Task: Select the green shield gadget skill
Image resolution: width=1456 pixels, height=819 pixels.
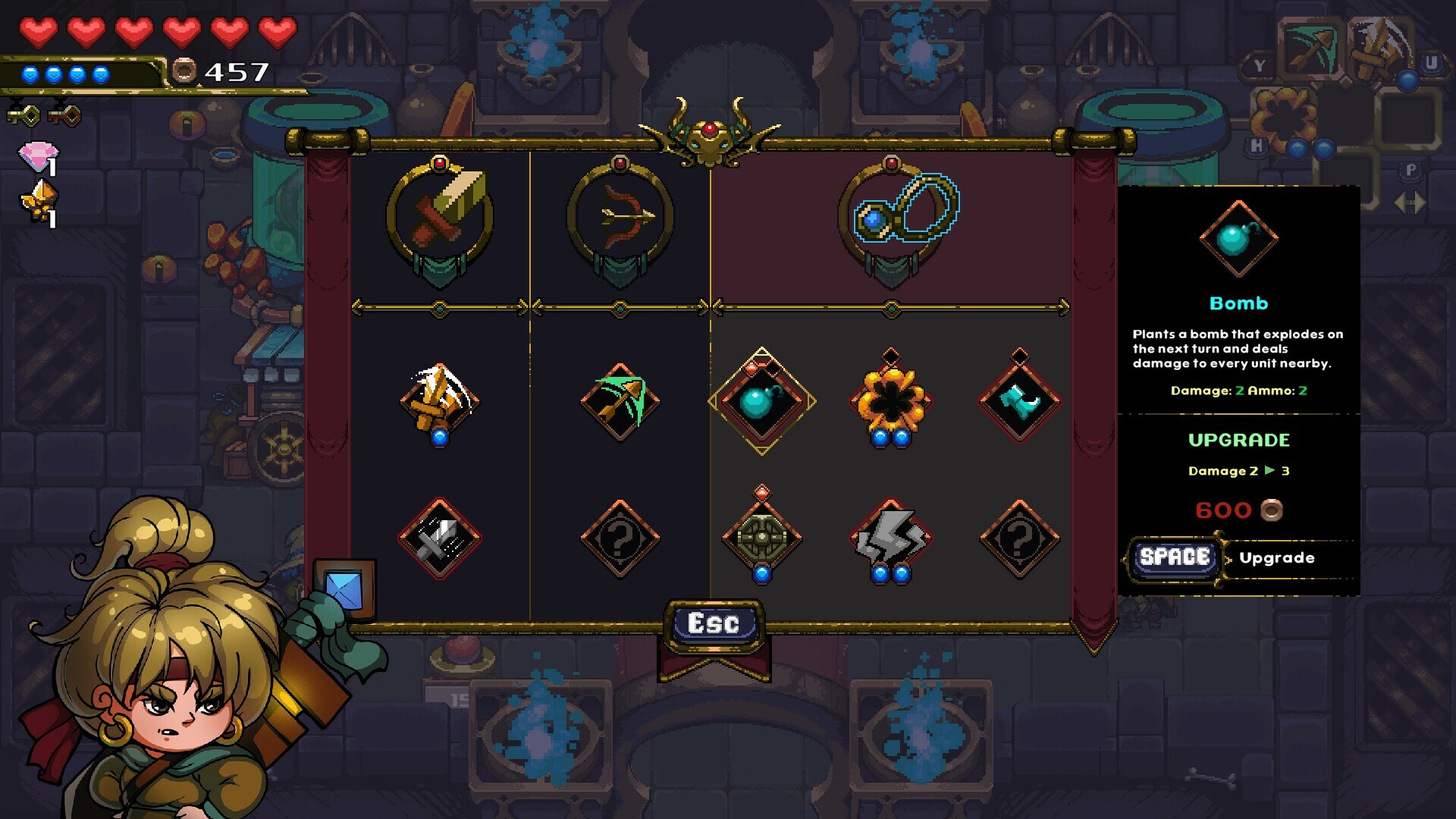Action: click(764, 535)
